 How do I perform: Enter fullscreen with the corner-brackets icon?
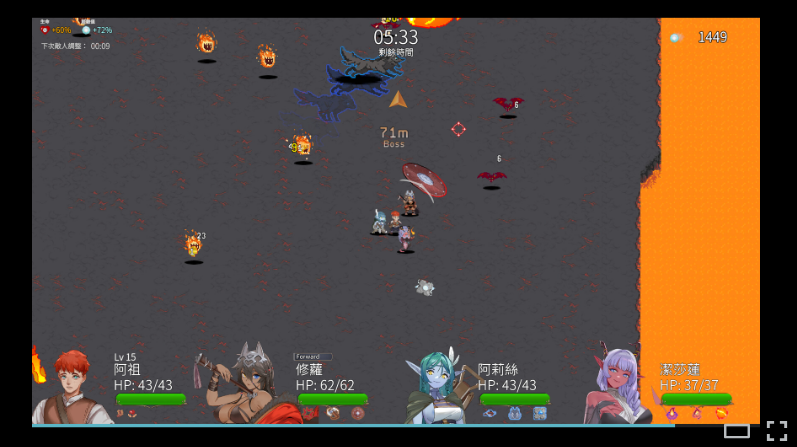pyautogui.click(x=776, y=431)
